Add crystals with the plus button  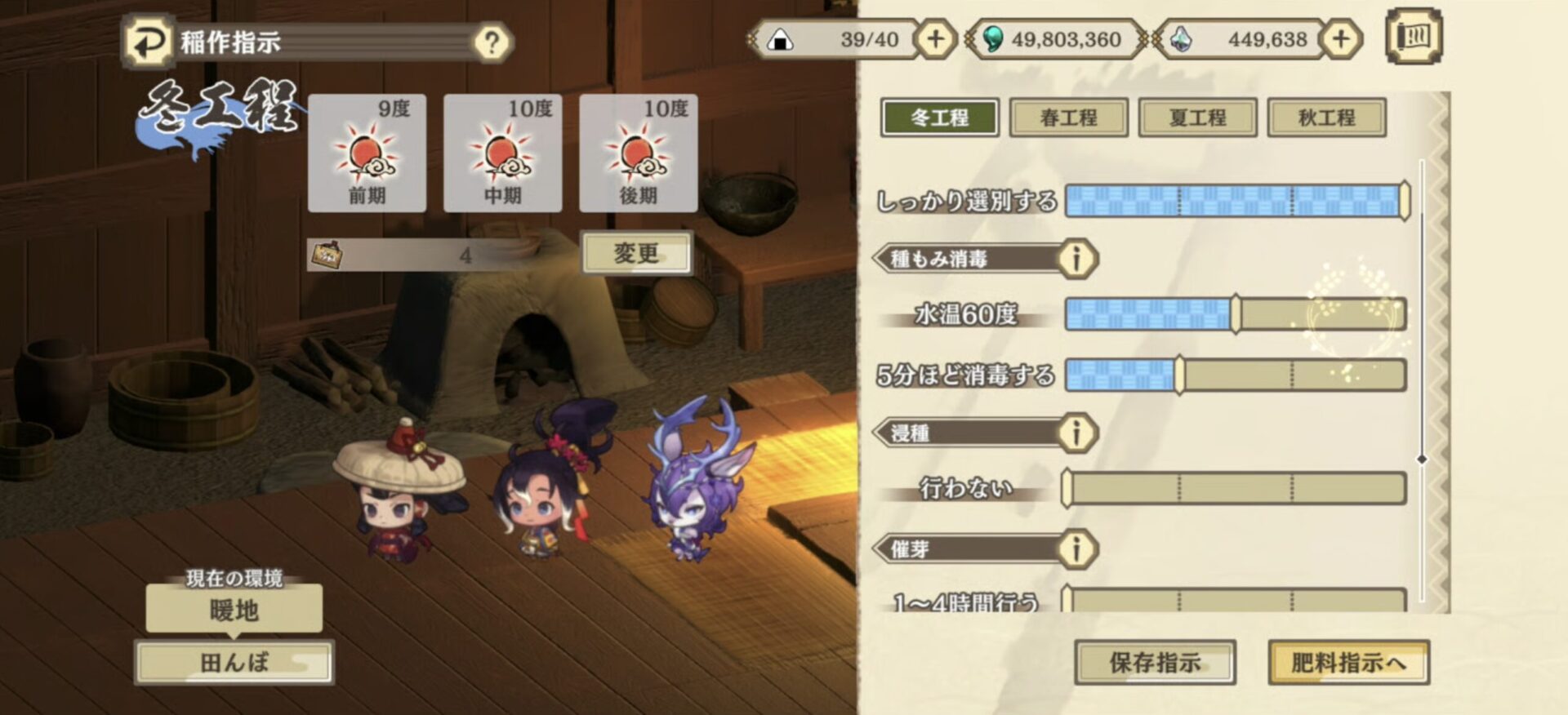[x=1340, y=39]
